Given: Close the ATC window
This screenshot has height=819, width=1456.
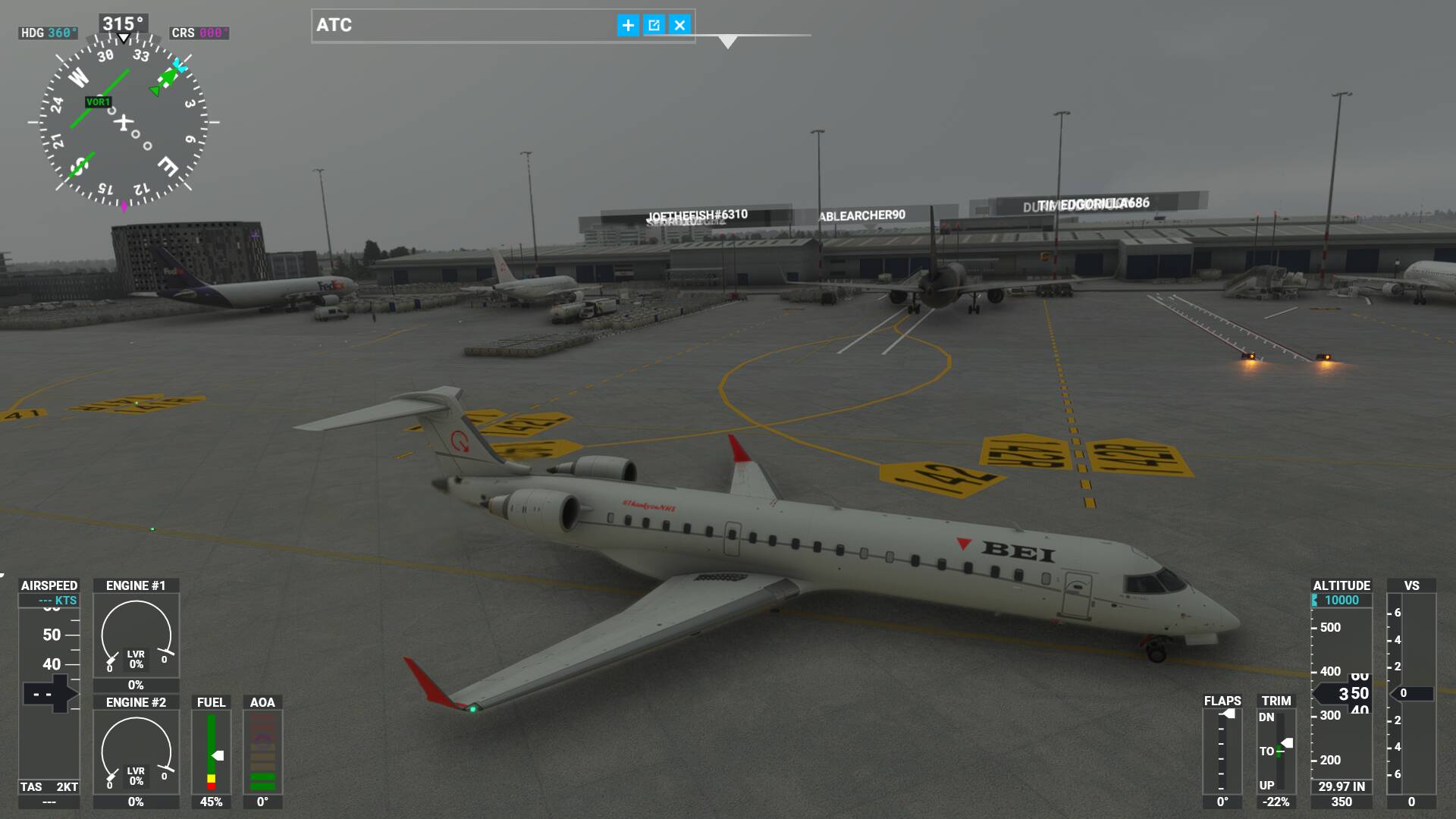Looking at the screenshot, I should pyautogui.click(x=679, y=25).
